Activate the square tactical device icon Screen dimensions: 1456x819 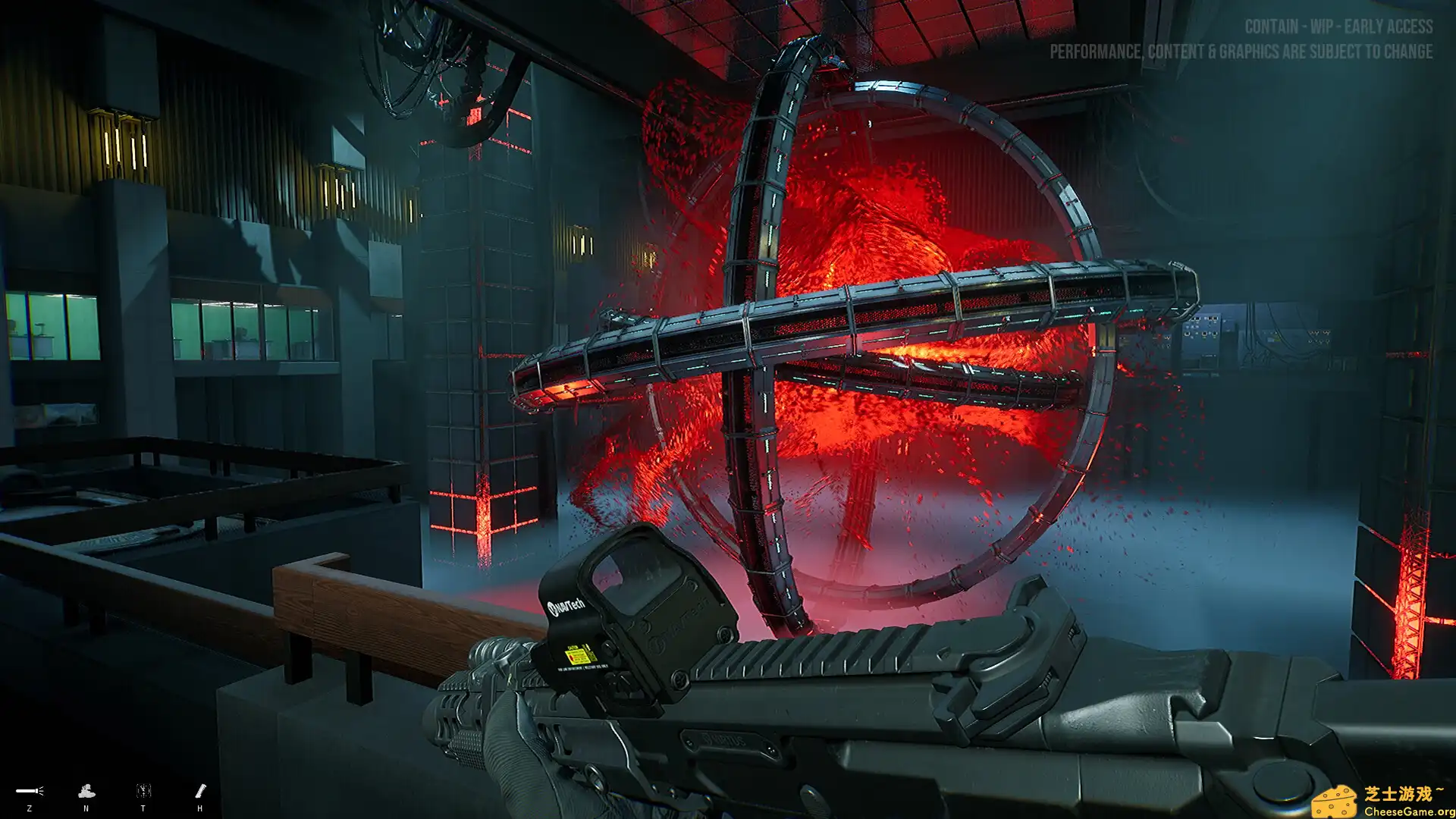coord(143,791)
